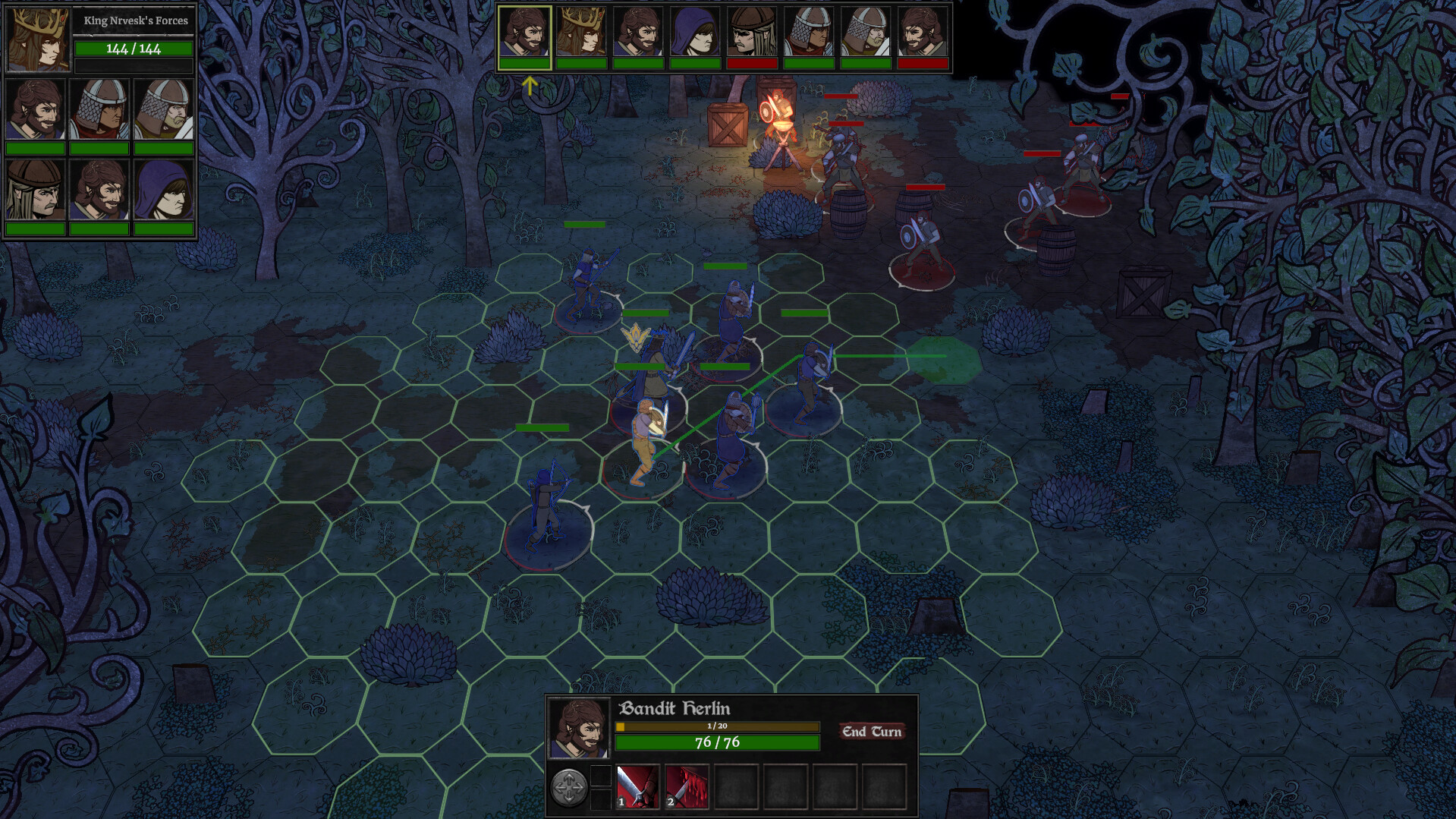This screenshot has width=1456, height=819.
Task: Pick the highlighted active unit in turn order bar
Action: click(x=524, y=33)
